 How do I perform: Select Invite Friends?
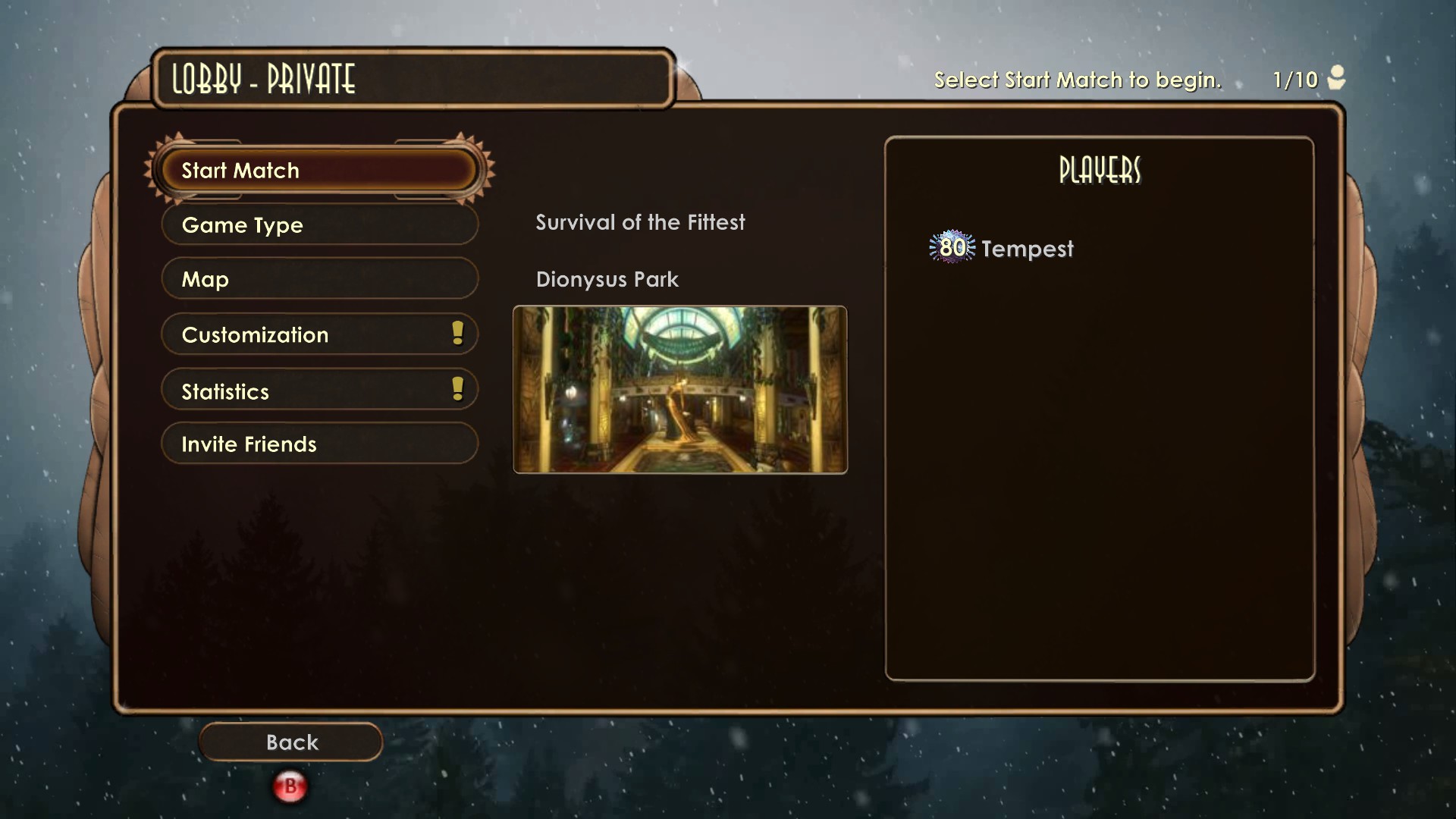[318, 444]
